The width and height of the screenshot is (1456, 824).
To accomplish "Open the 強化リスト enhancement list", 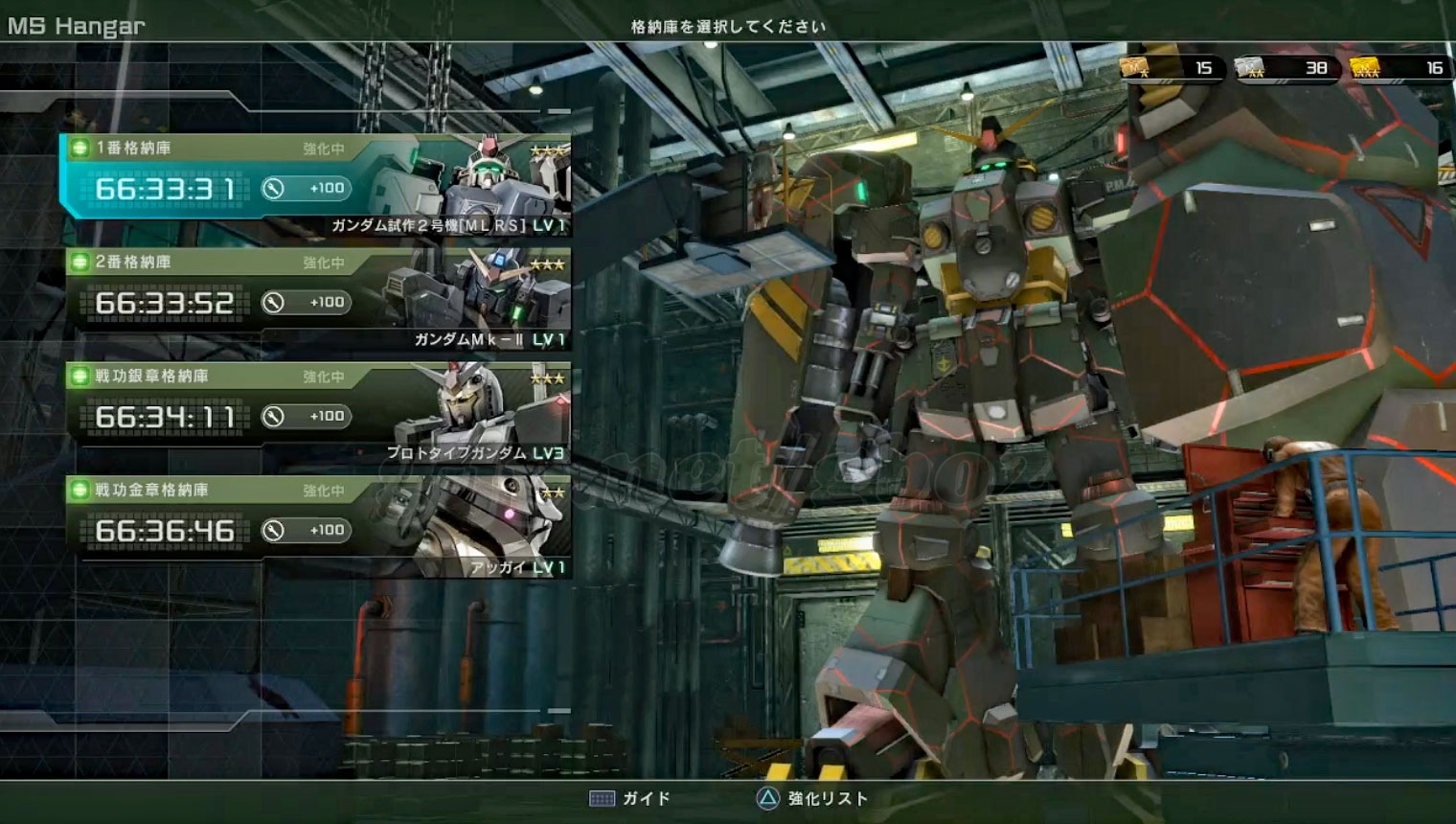I will 812,798.
